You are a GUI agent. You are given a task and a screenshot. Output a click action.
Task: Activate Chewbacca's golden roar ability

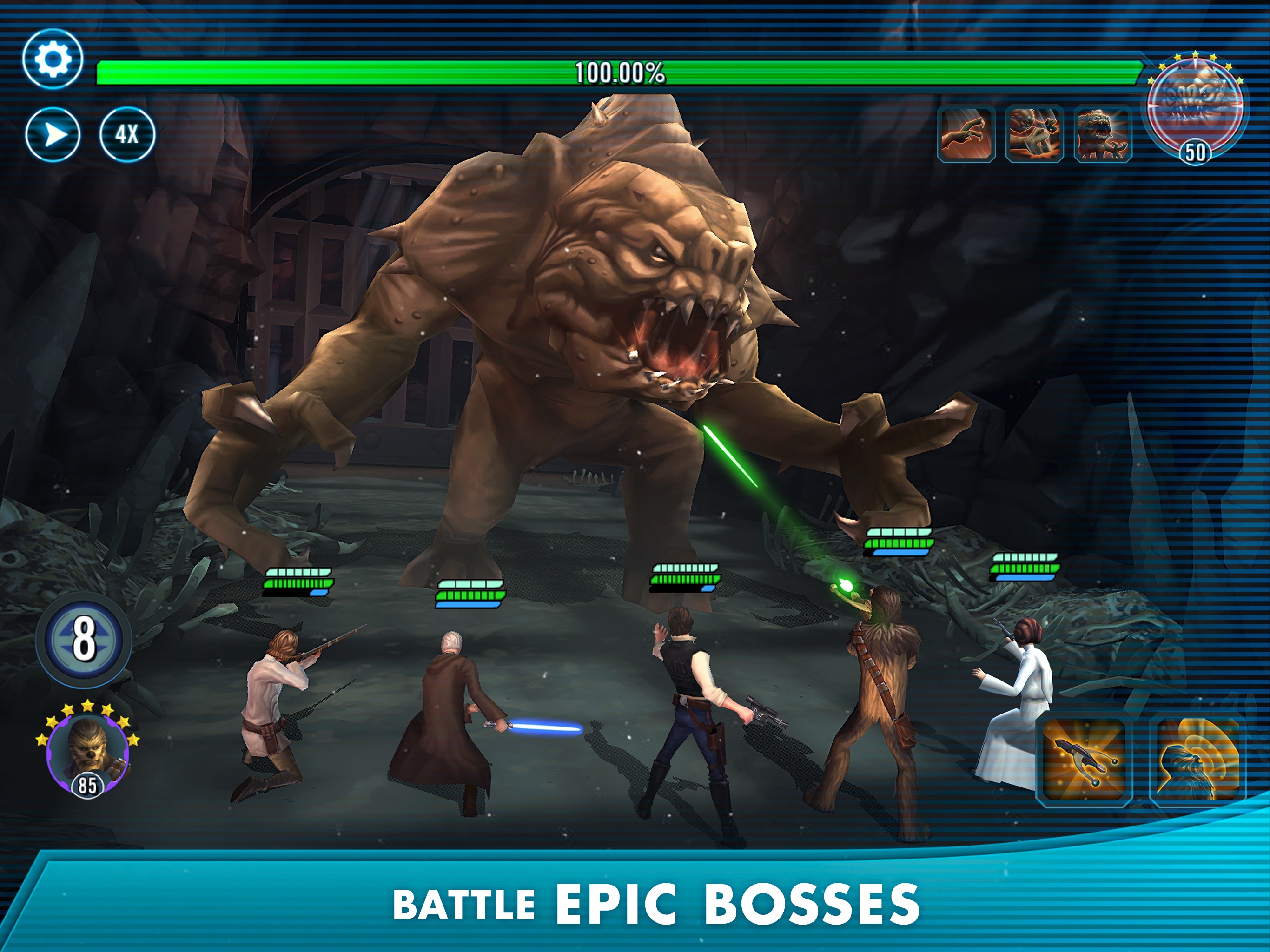tap(1197, 759)
